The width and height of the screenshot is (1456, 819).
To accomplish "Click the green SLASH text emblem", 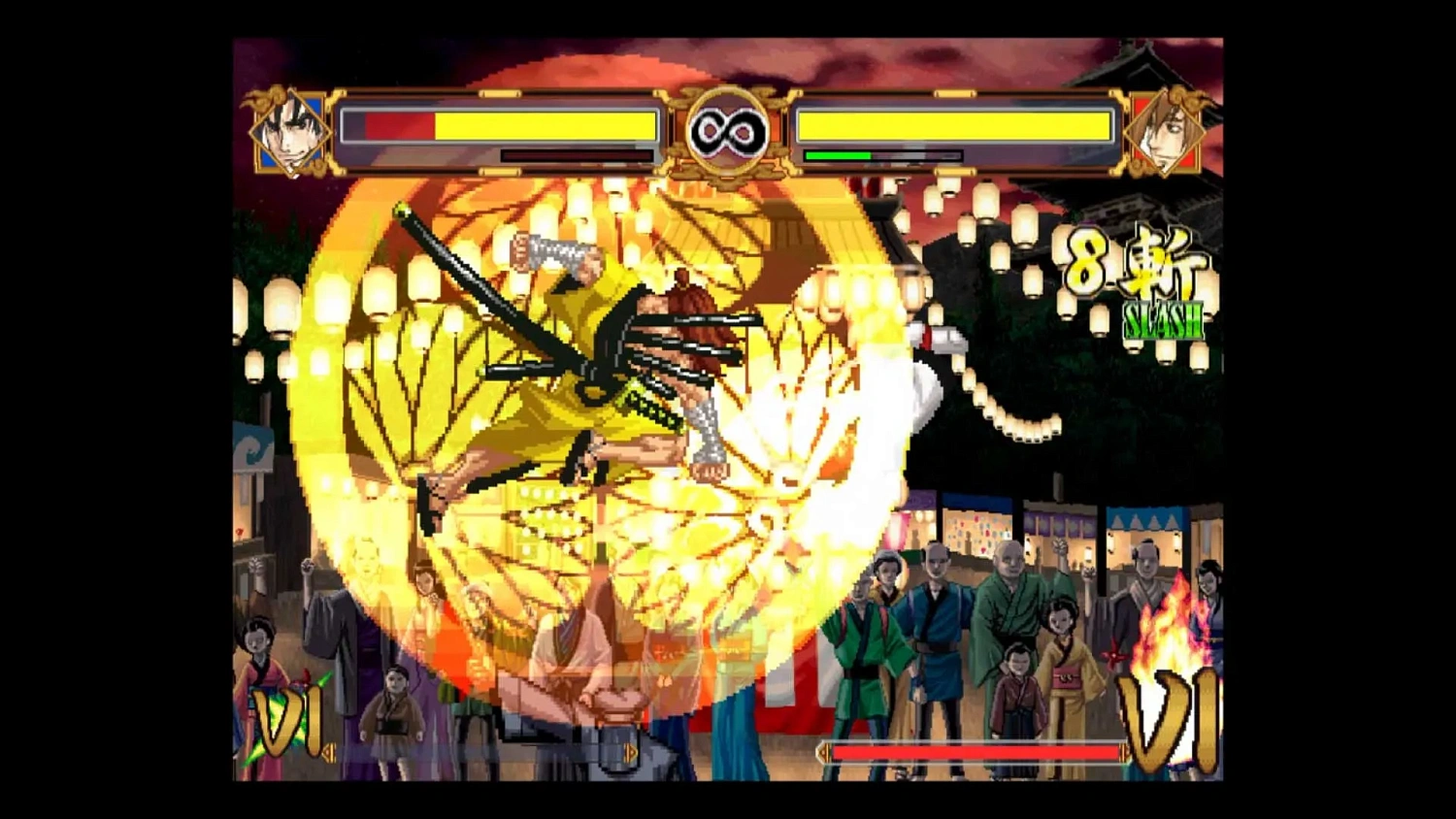I will pyautogui.click(x=1165, y=317).
